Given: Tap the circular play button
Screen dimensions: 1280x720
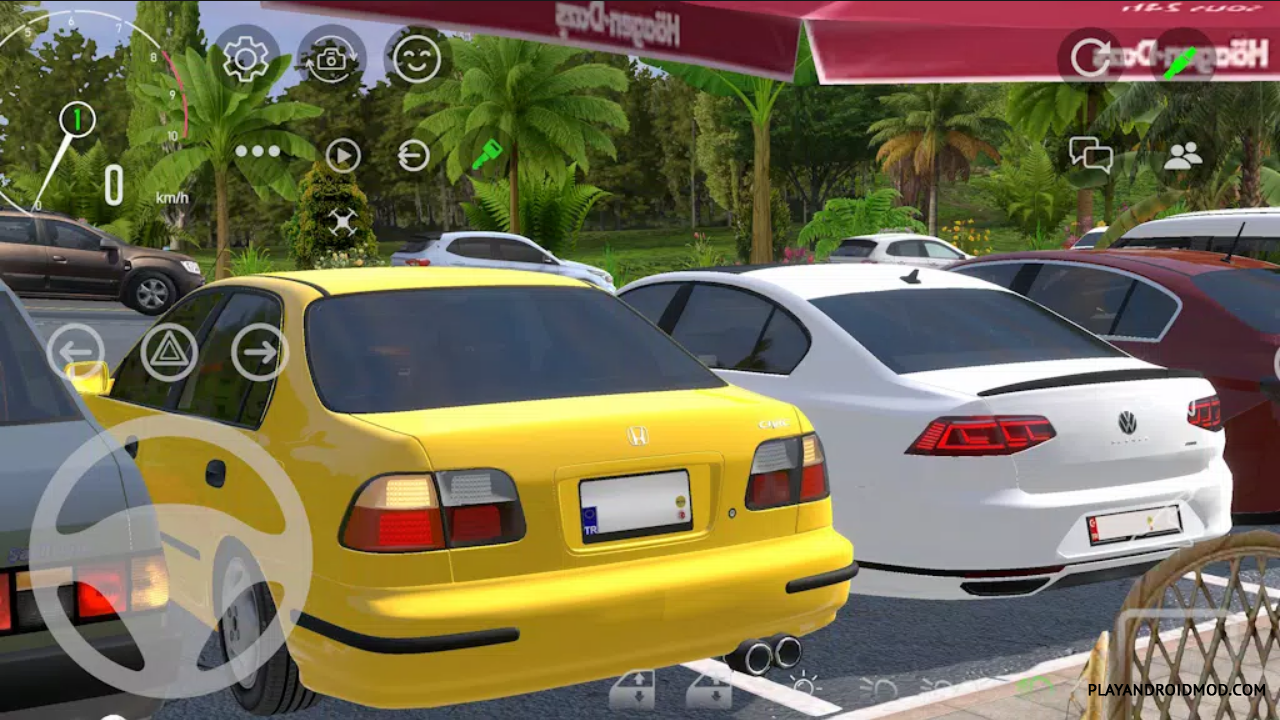Looking at the screenshot, I should 343,155.
